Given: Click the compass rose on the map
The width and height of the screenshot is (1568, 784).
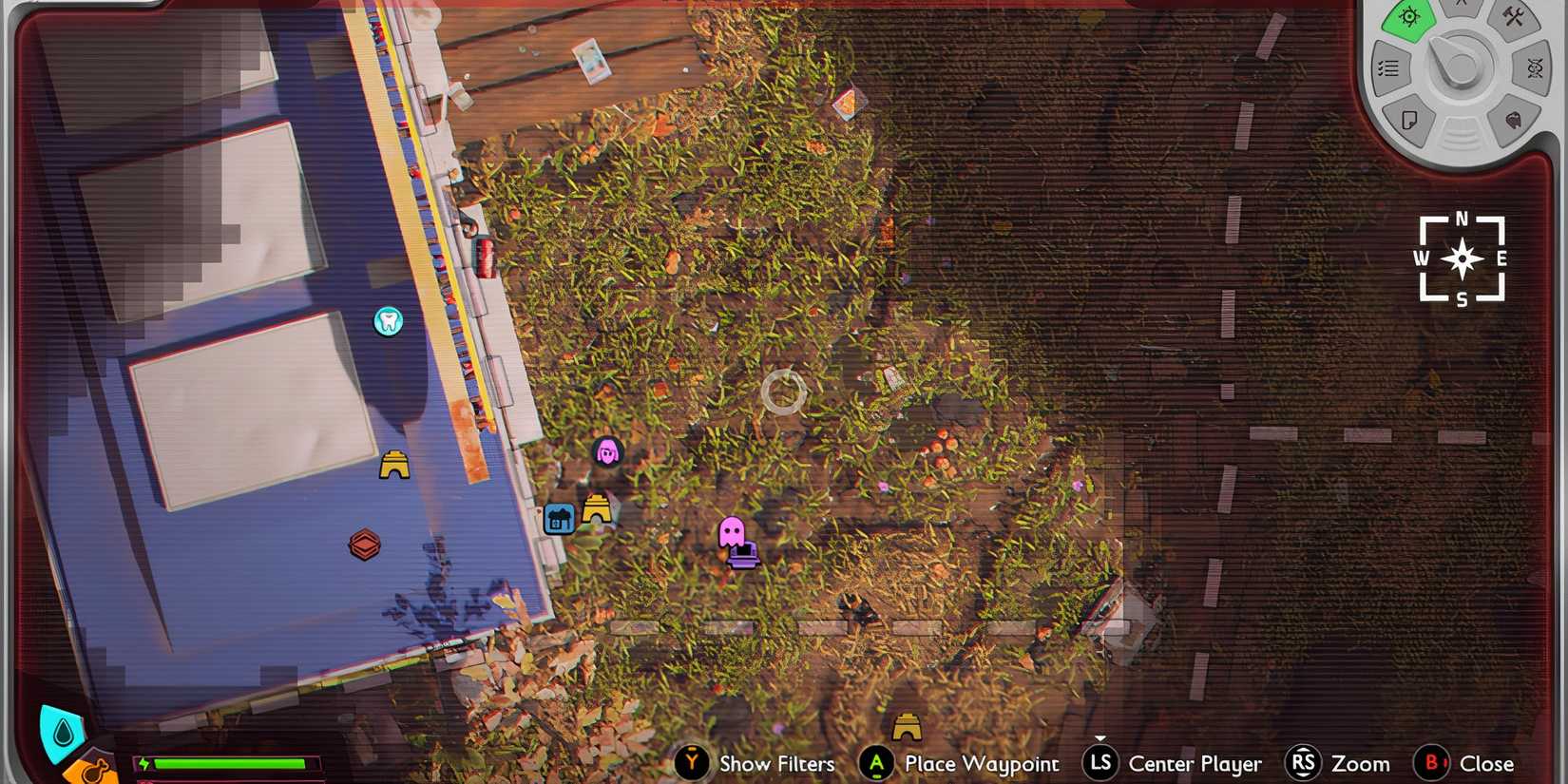Looking at the screenshot, I should [1462, 258].
